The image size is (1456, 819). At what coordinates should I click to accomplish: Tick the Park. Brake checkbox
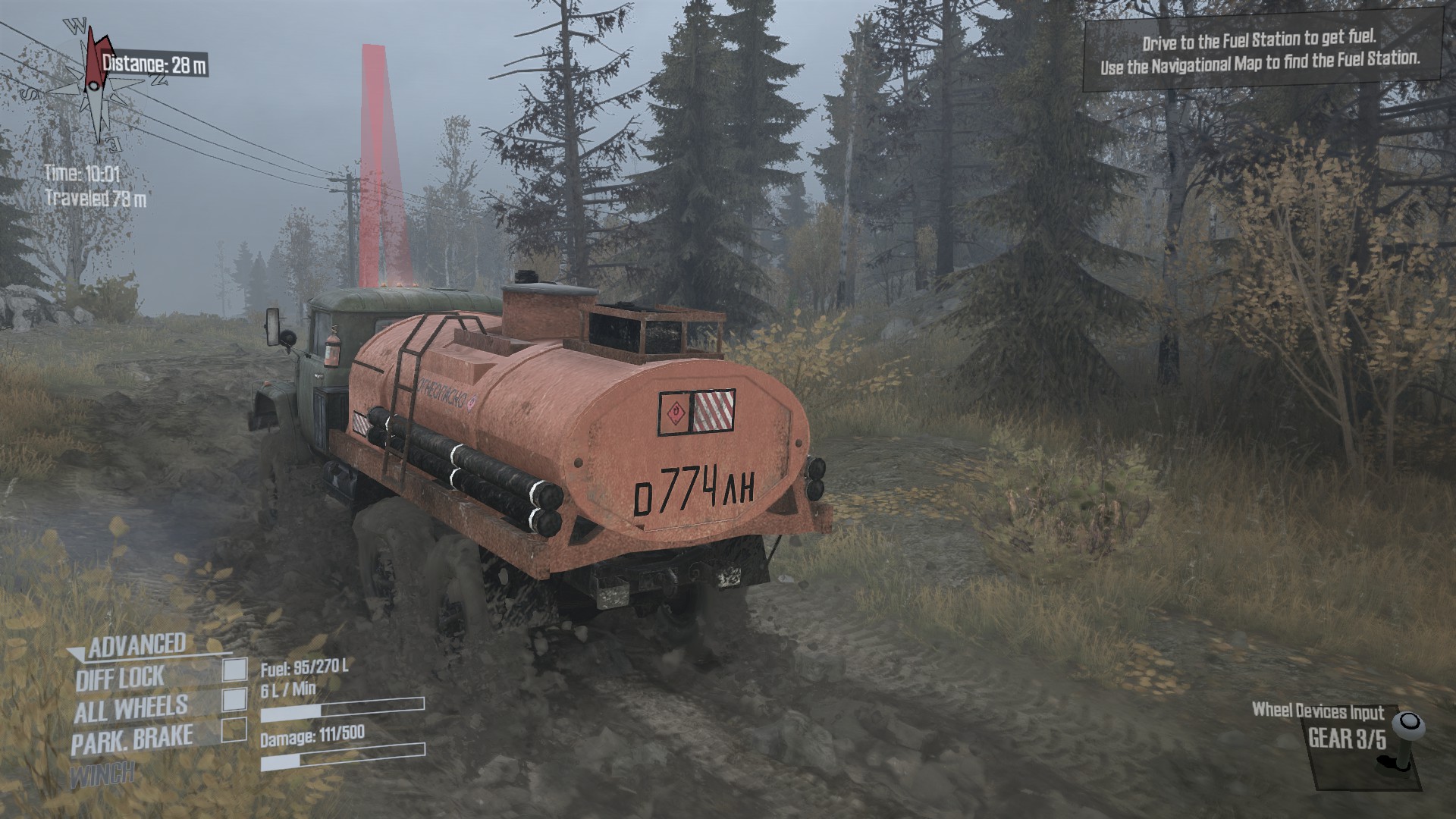tap(234, 730)
